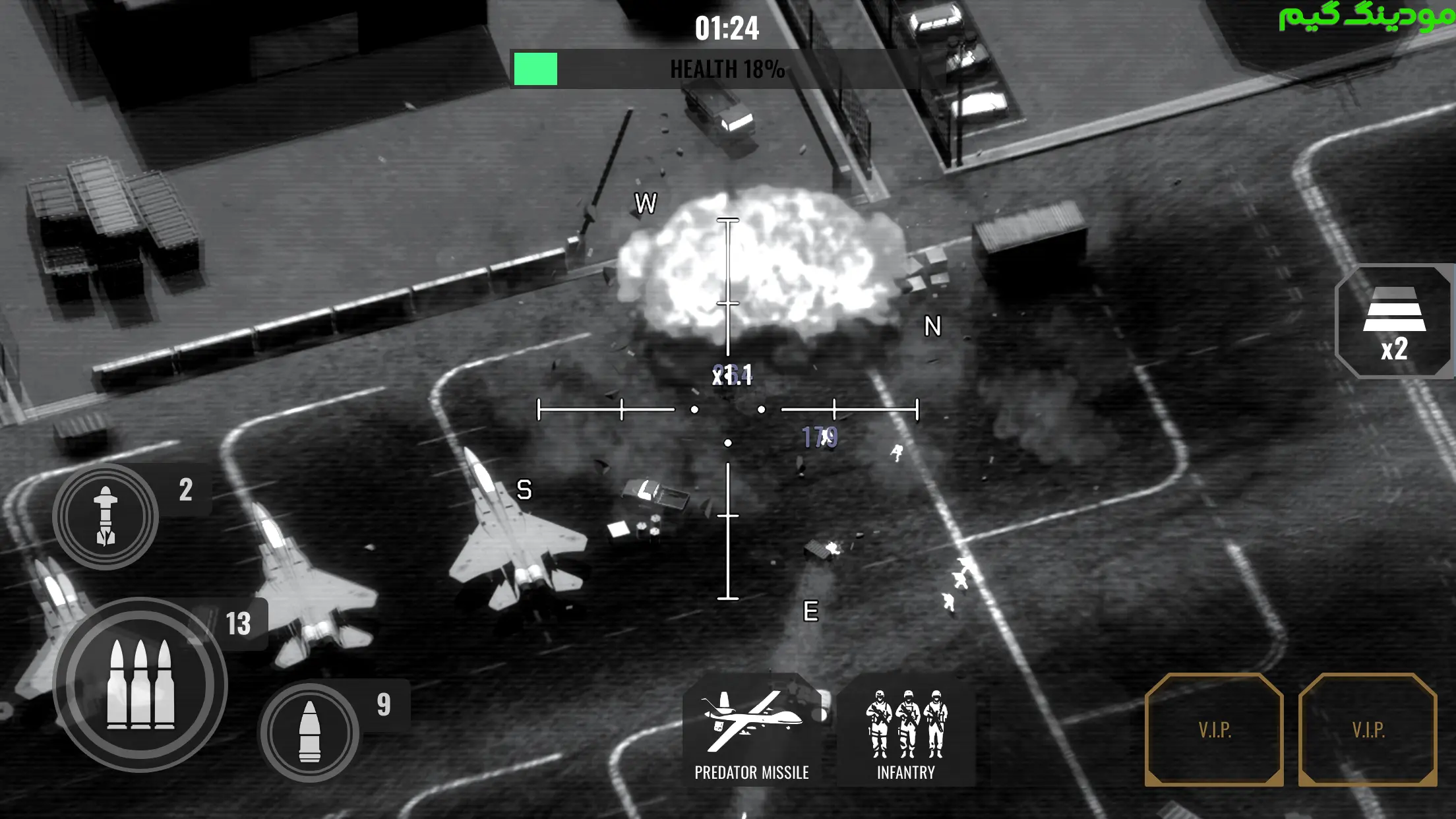The height and width of the screenshot is (819, 1456).
Task: Choose the single cannon shell weapon
Action: click(x=309, y=732)
